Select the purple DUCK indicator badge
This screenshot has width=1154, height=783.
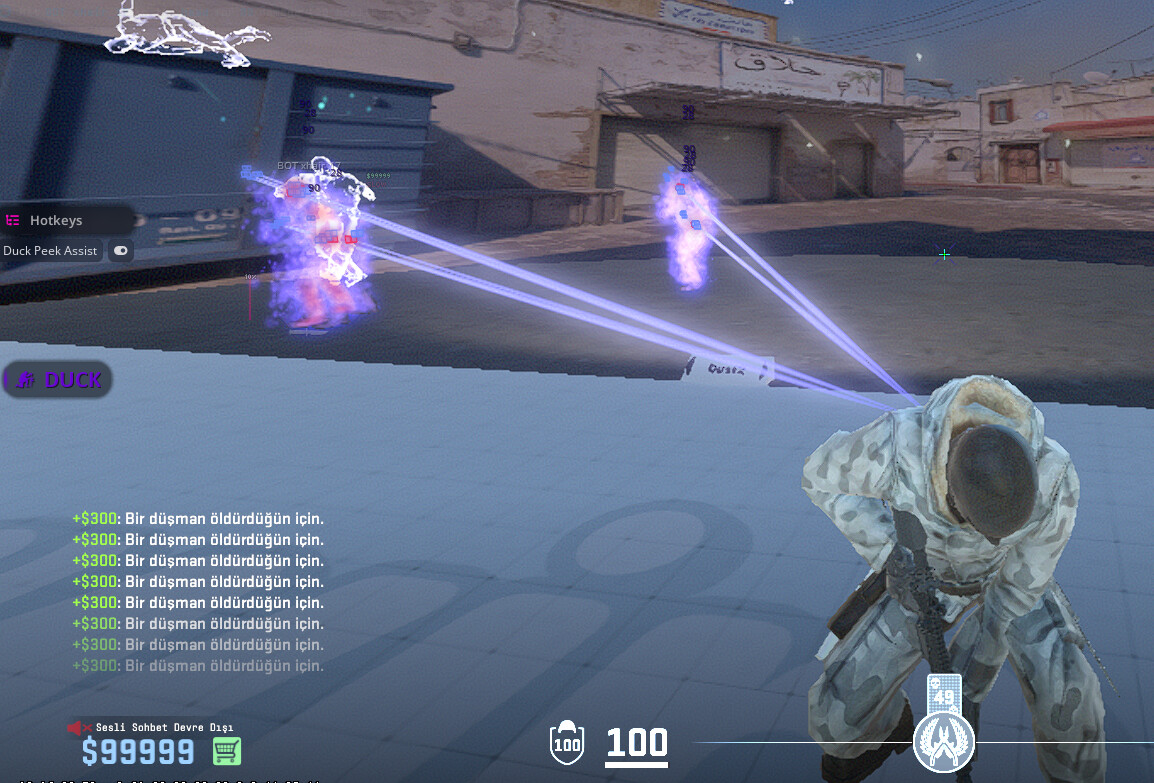pyautogui.click(x=58, y=380)
